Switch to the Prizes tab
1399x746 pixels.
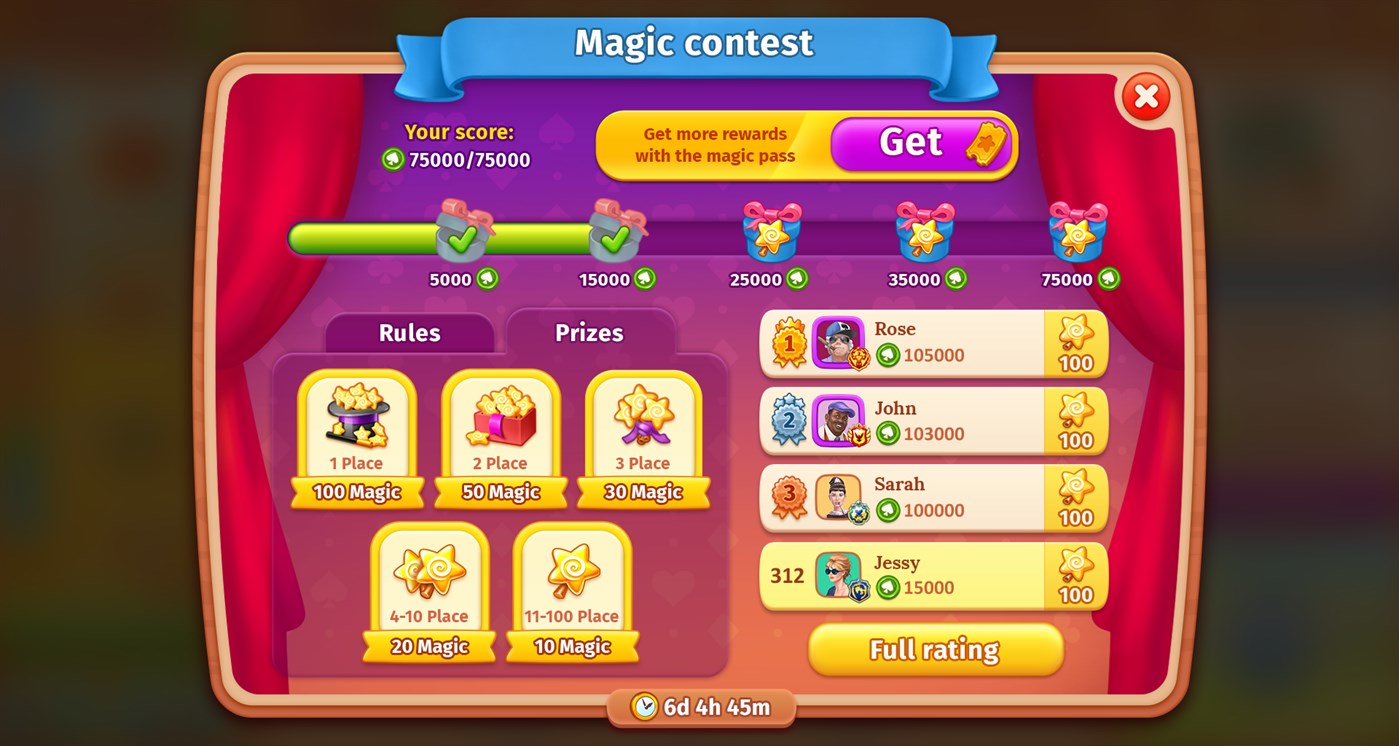[x=588, y=333]
